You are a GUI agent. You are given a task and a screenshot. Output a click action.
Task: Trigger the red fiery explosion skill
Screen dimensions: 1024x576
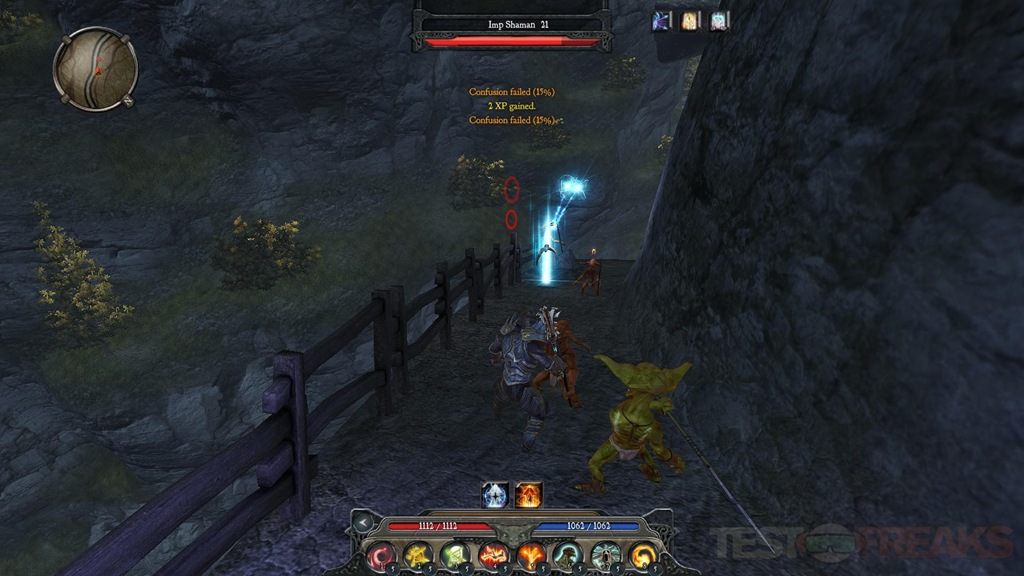click(492, 554)
